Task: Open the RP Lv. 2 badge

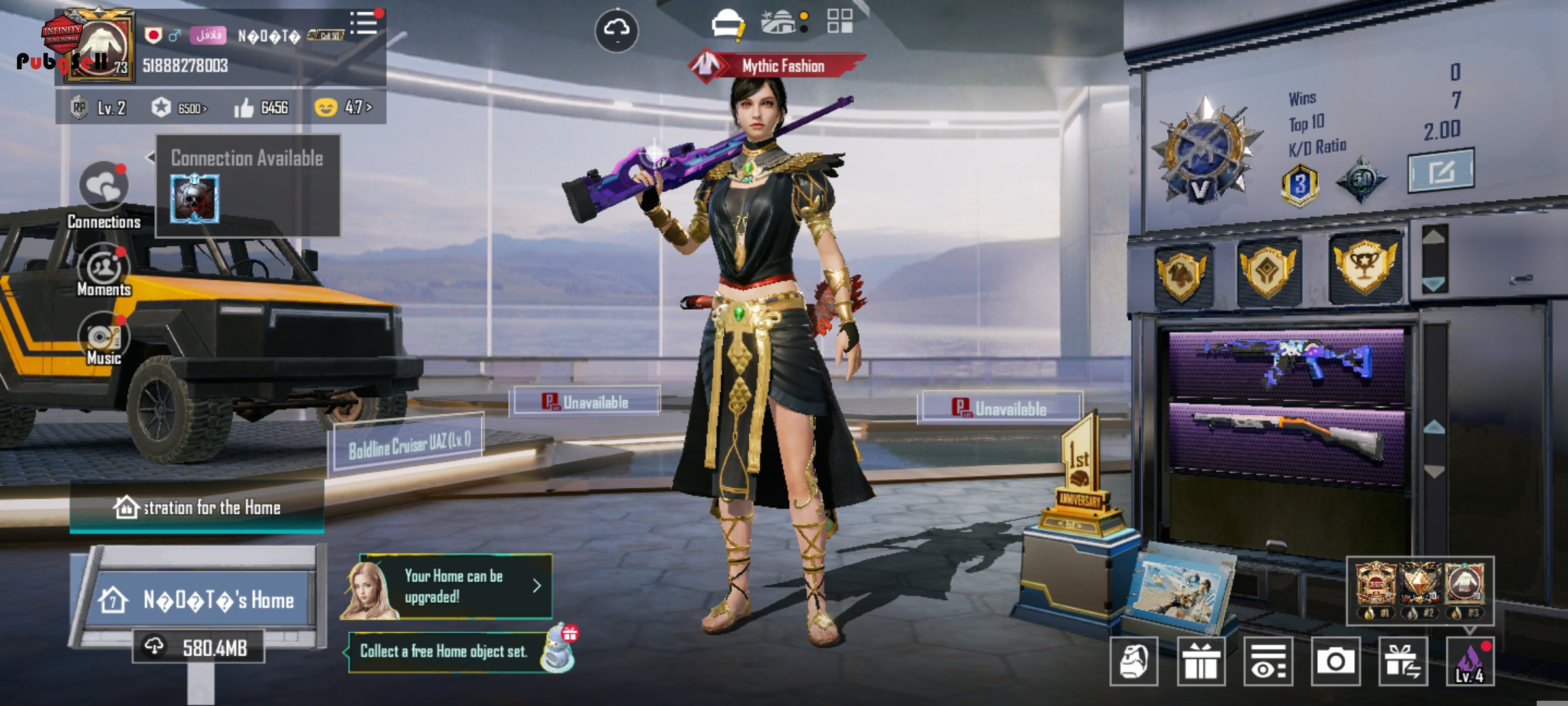Action: point(98,108)
